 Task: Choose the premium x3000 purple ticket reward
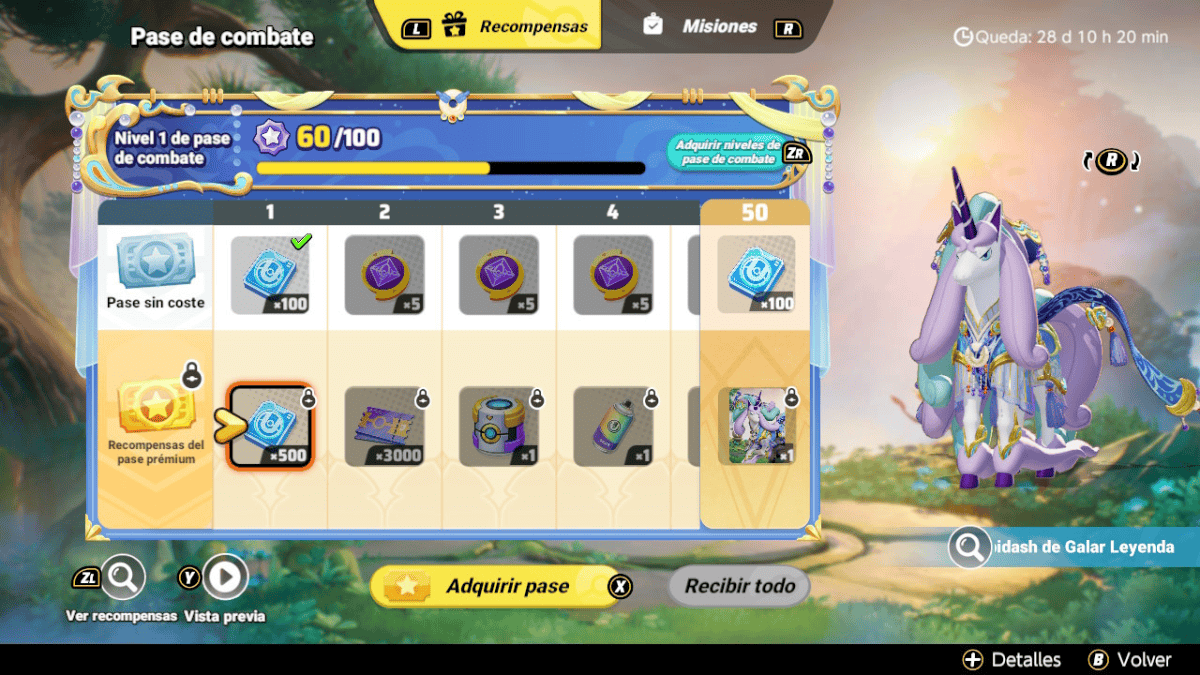tap(384, 426)
